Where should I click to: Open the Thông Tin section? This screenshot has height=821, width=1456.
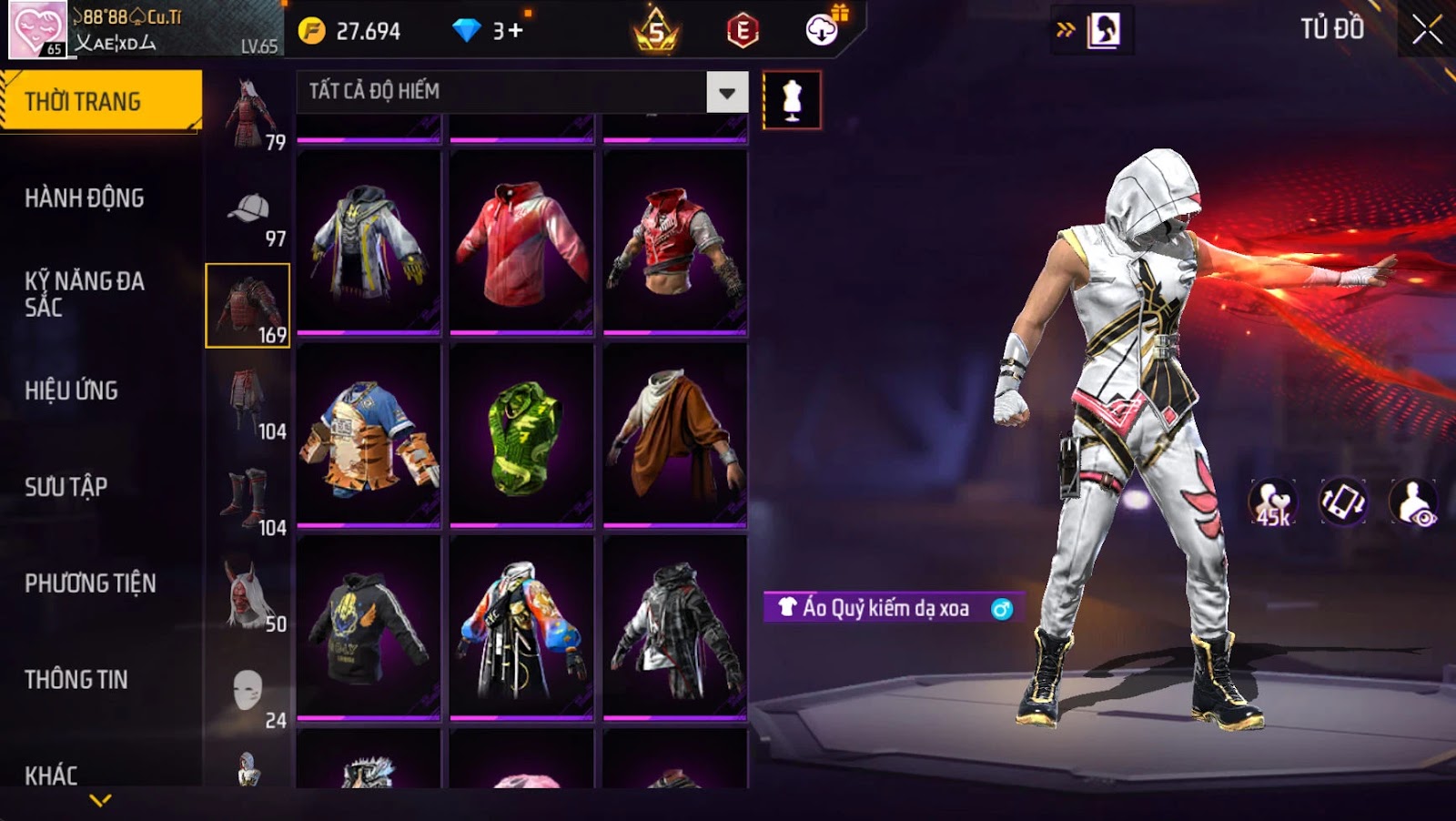point(76,680)
